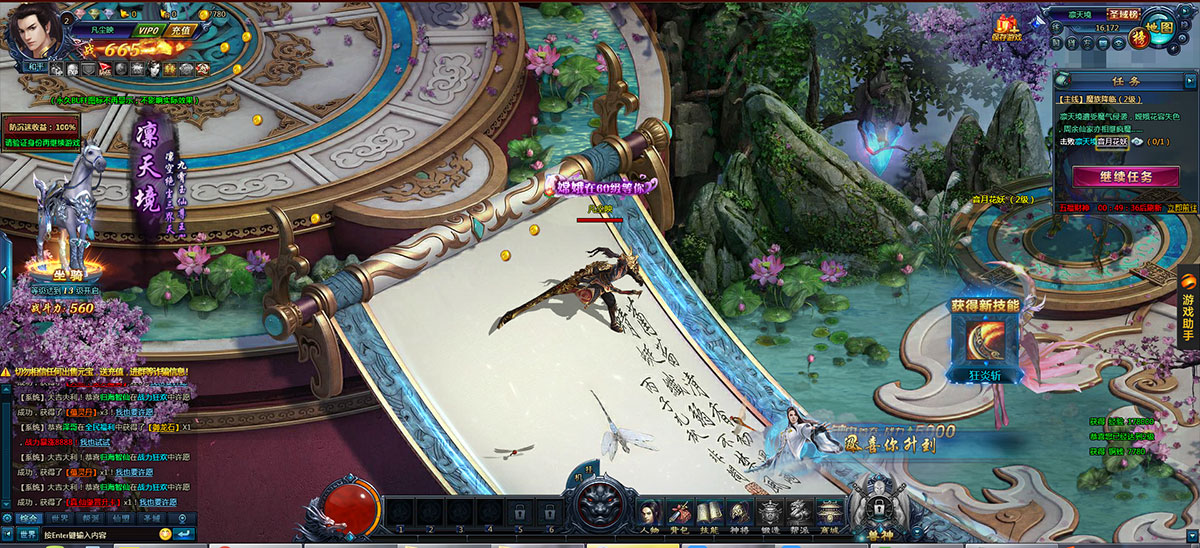Viewport: 1200px width, 548px height.
Task: Click the 保存游戏 gift box icon
Action: [1007, 25]
